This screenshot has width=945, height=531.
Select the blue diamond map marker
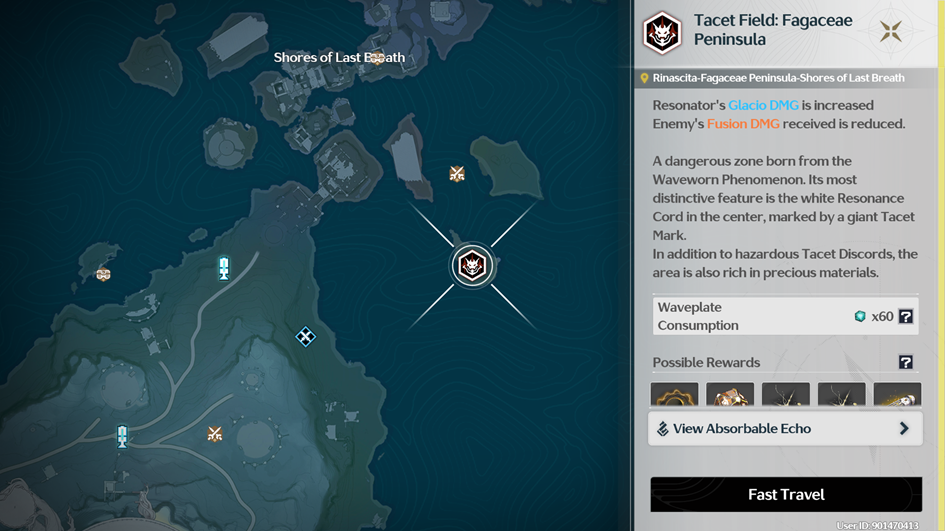coord(306,337)
